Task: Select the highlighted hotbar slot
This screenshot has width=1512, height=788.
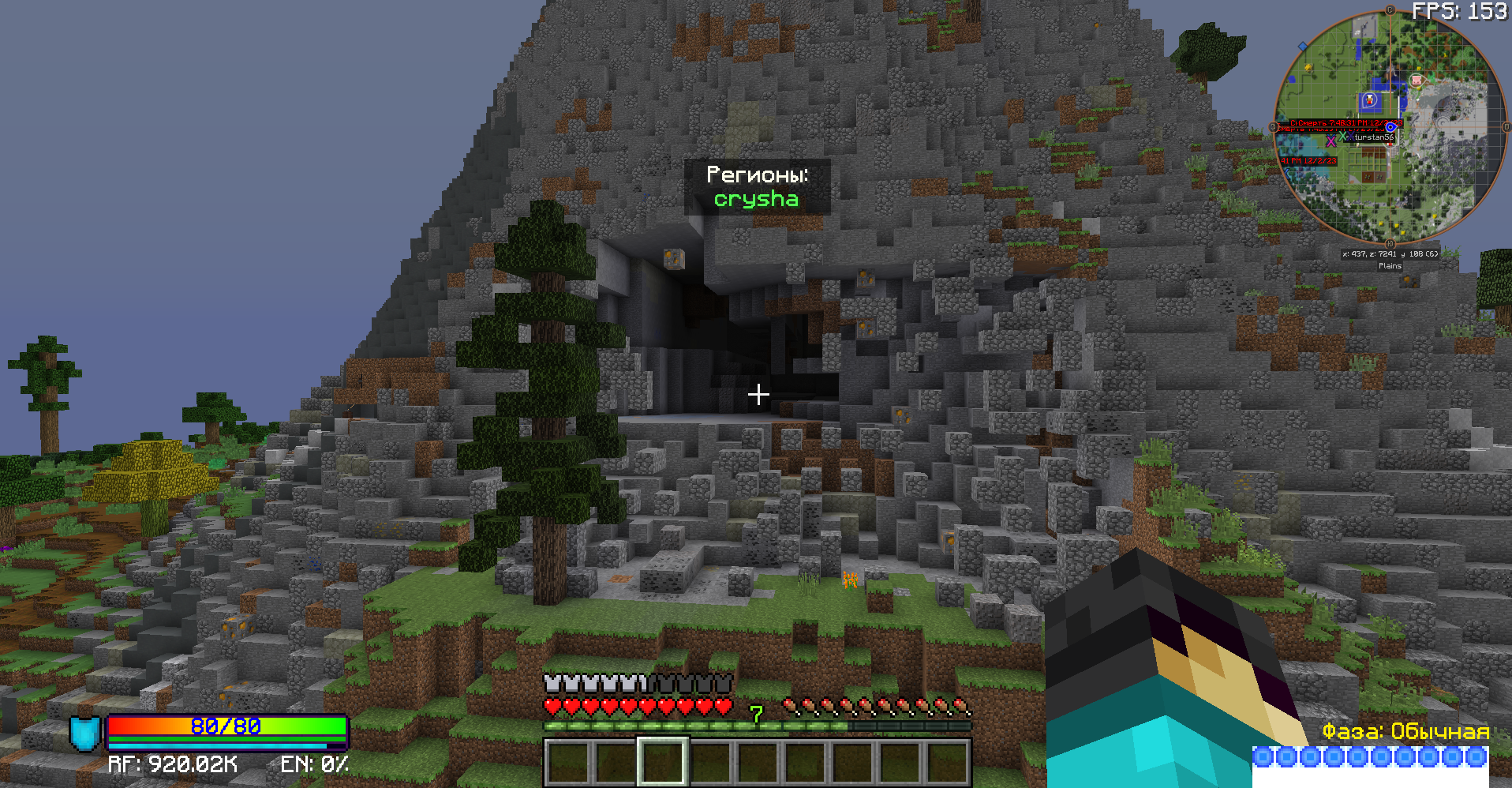Action: pos(663,761)
